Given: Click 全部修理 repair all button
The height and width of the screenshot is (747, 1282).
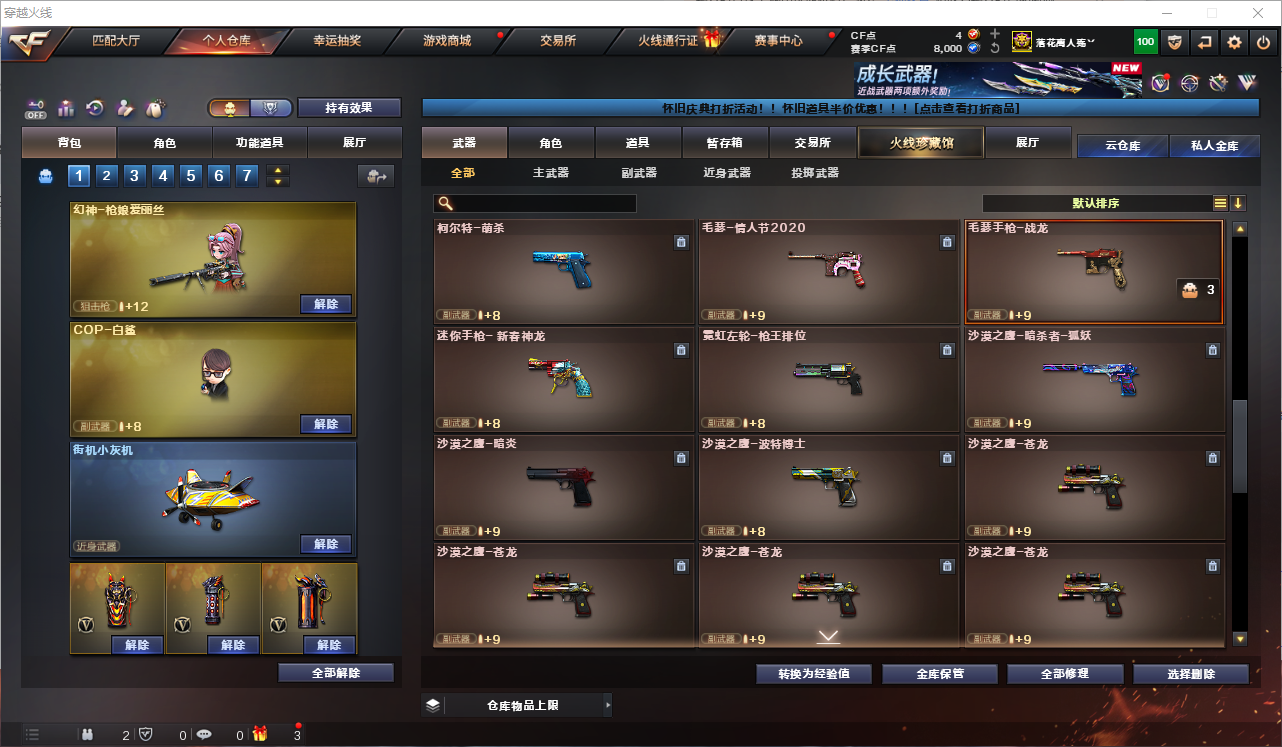Looking at the screenshot, I should (1064, 674).
